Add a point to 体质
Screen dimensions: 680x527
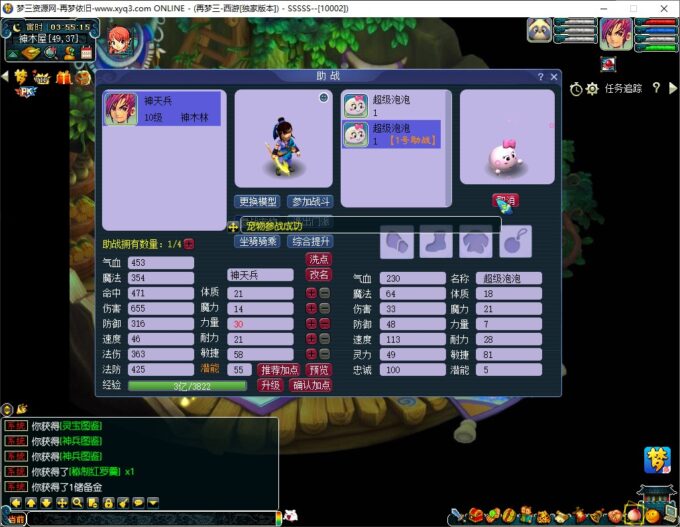[311, 293]
